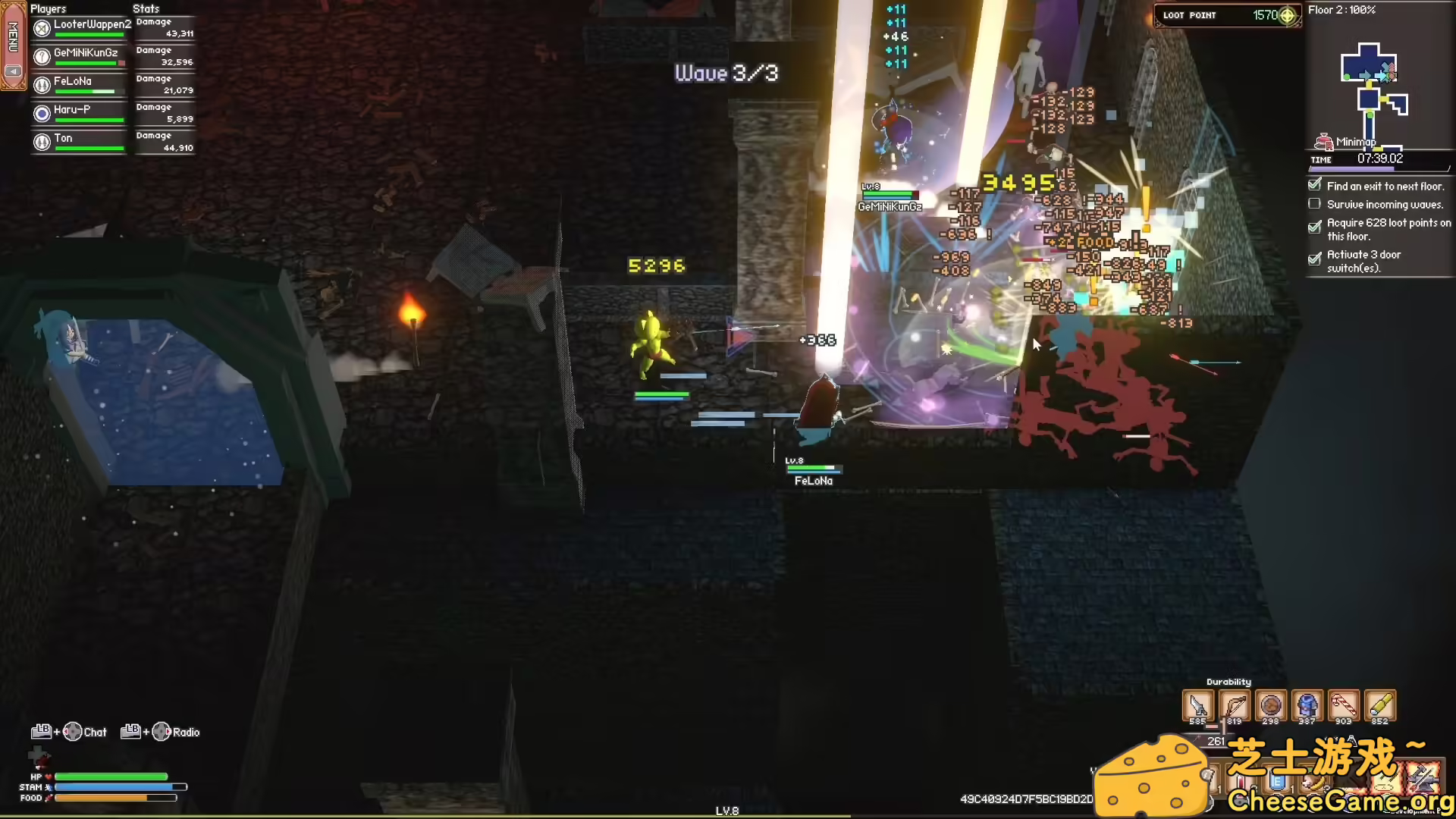Select the banana item in the hotbar

[x=1314, y=783]
